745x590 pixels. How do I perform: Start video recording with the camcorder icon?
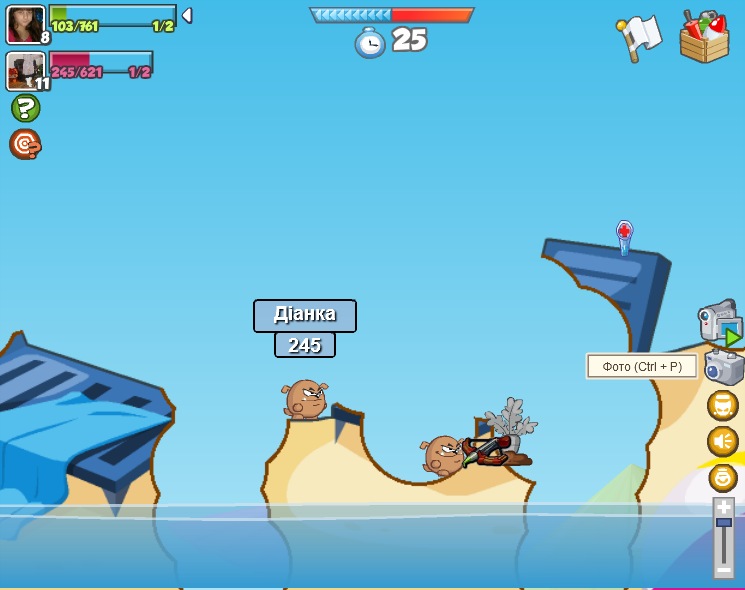pos(719,323)
